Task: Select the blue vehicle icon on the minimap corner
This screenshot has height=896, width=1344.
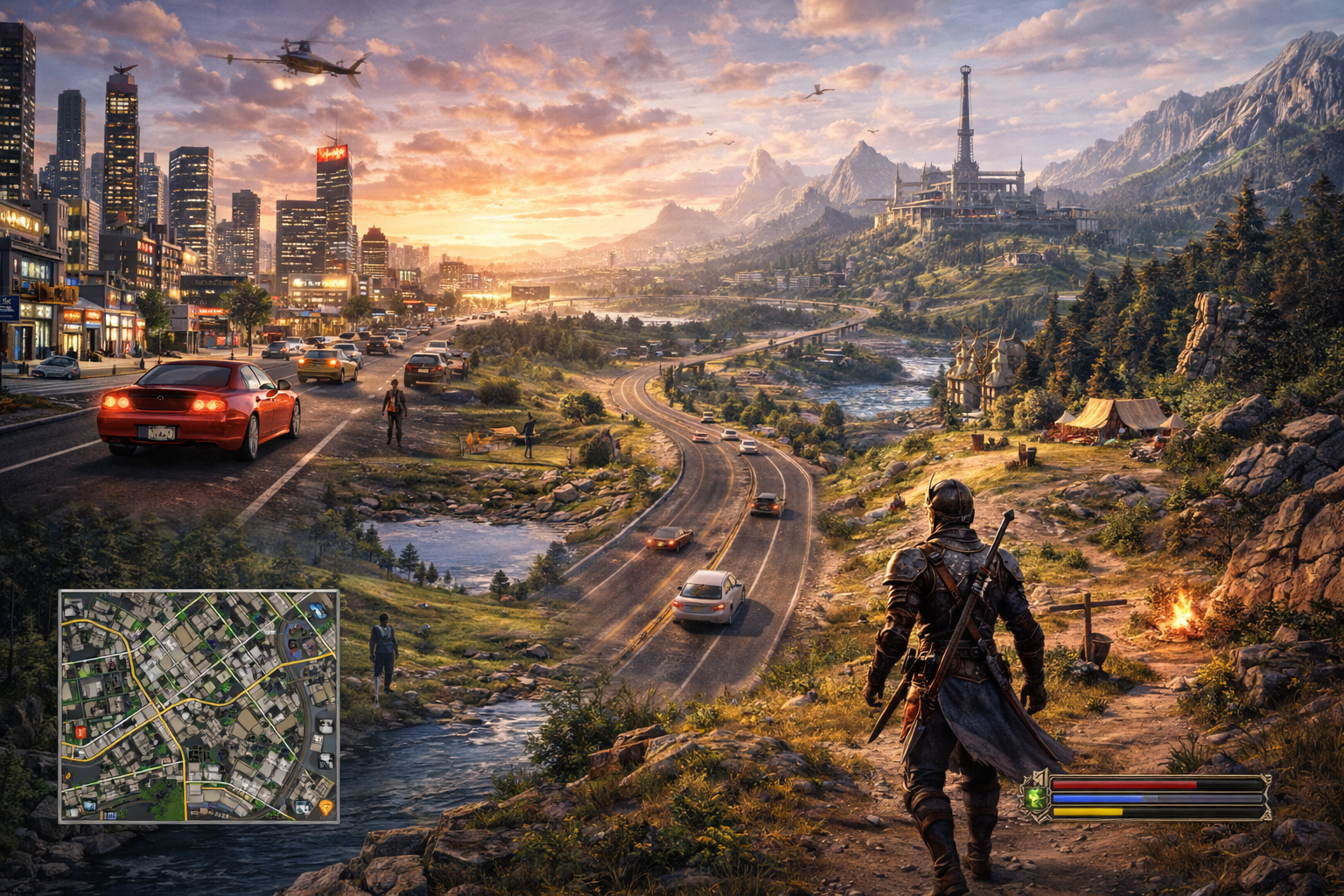Action: [x=316, y=610]
